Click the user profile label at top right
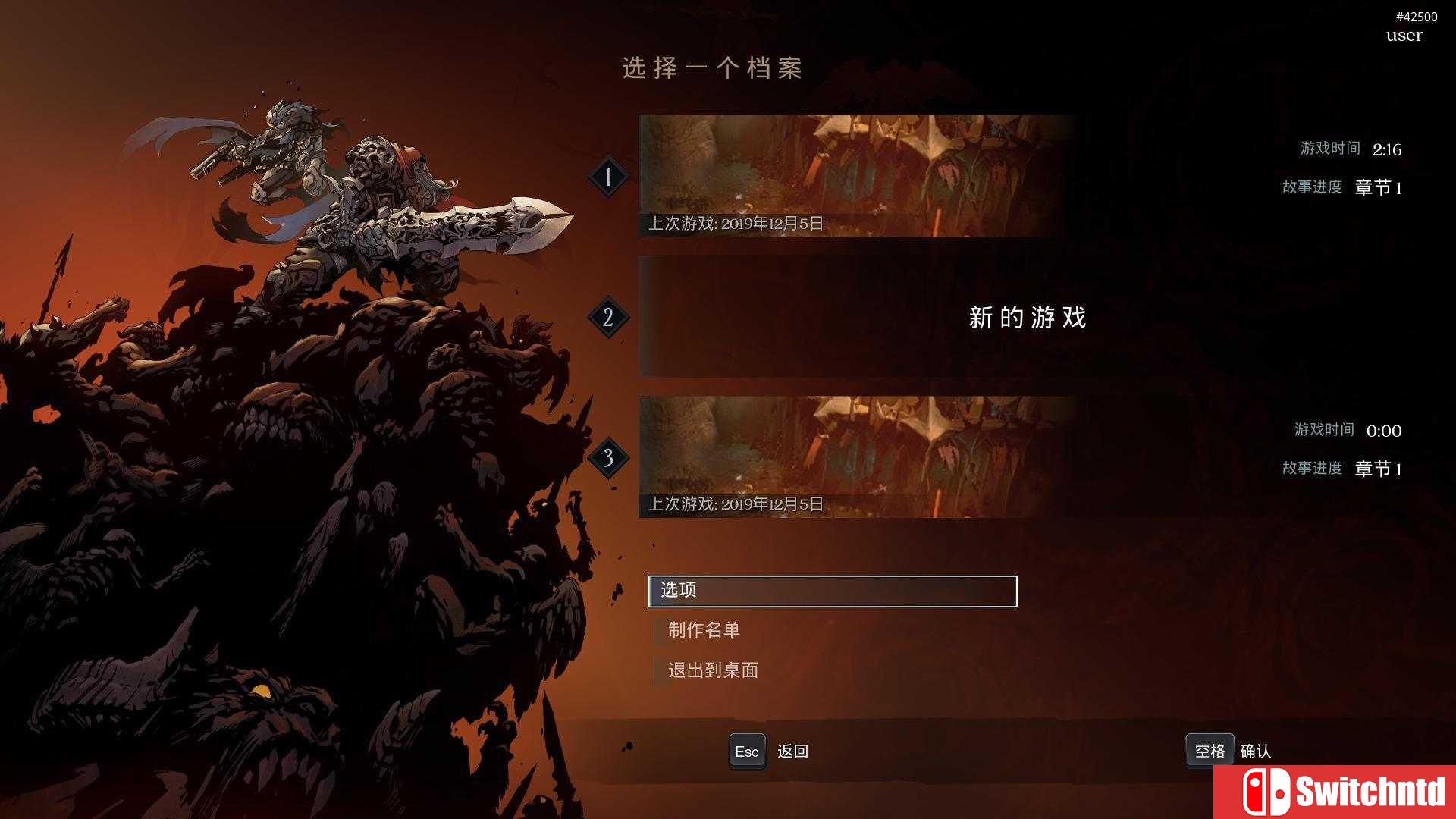 tap(1402, 35)
